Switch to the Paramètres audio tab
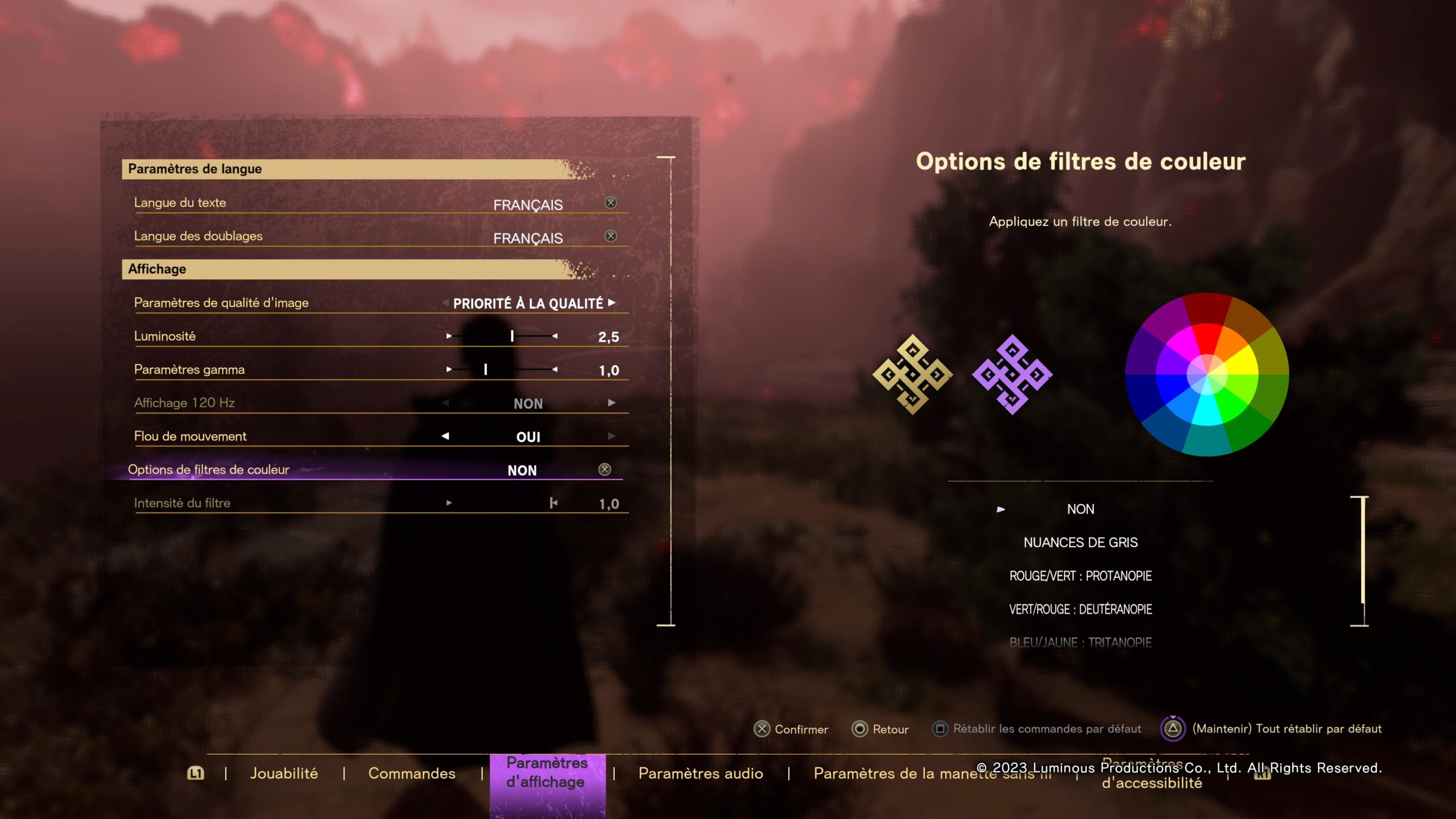1456x819 pixels. click(x=701, y=773)
